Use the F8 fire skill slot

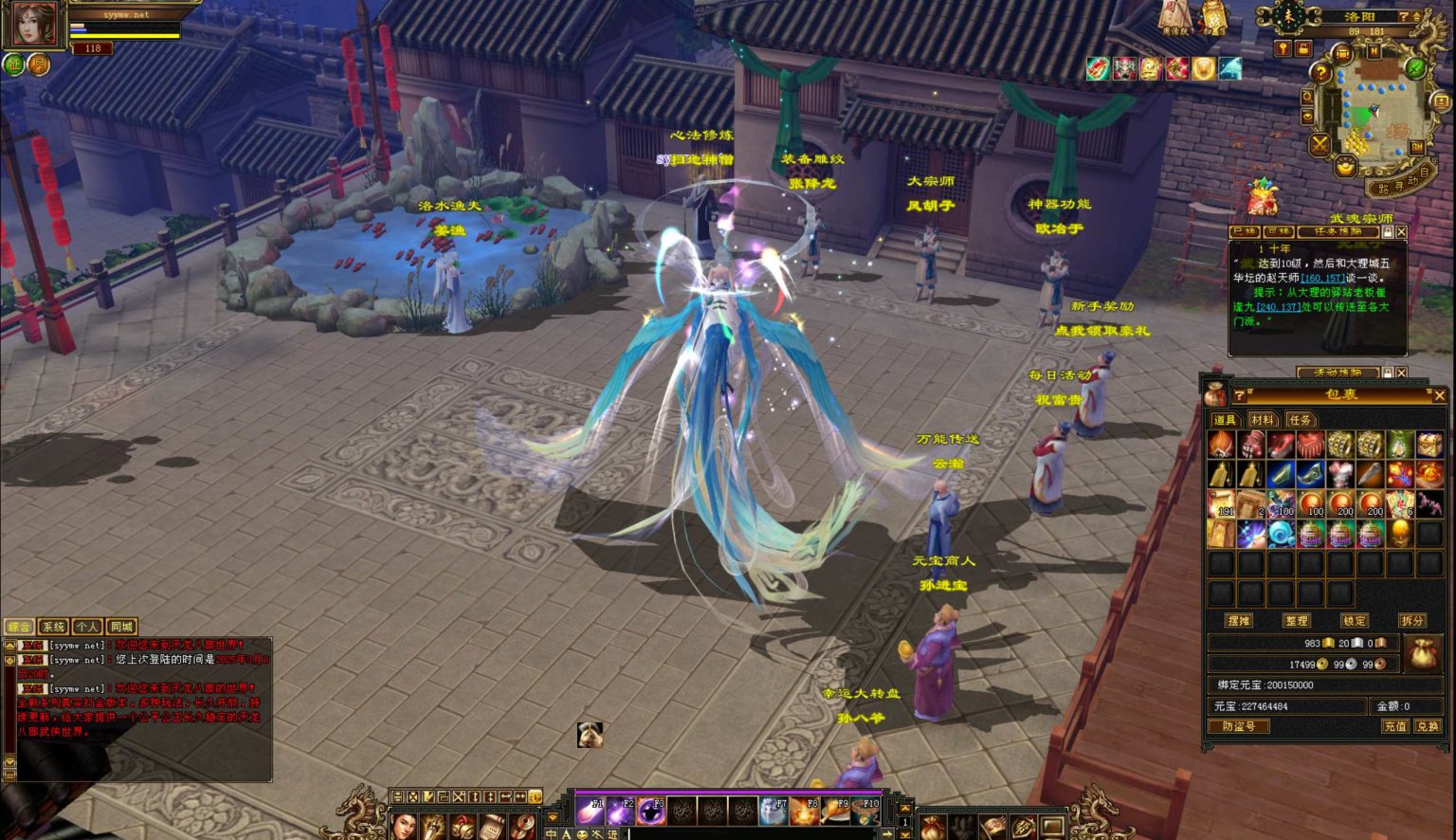[x=804, y=810]
